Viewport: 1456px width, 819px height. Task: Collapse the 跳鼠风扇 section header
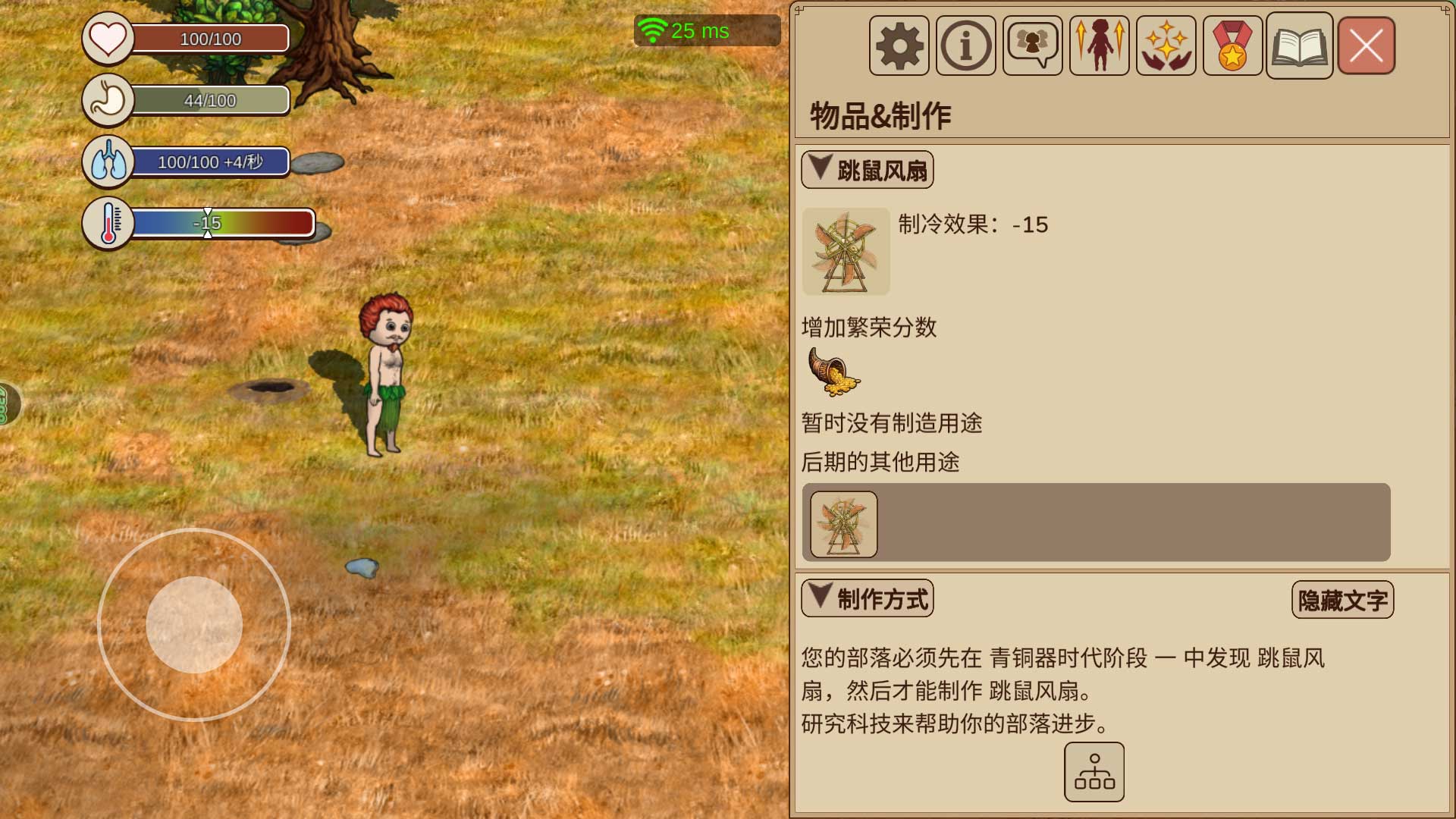click(x=867, y=170)
